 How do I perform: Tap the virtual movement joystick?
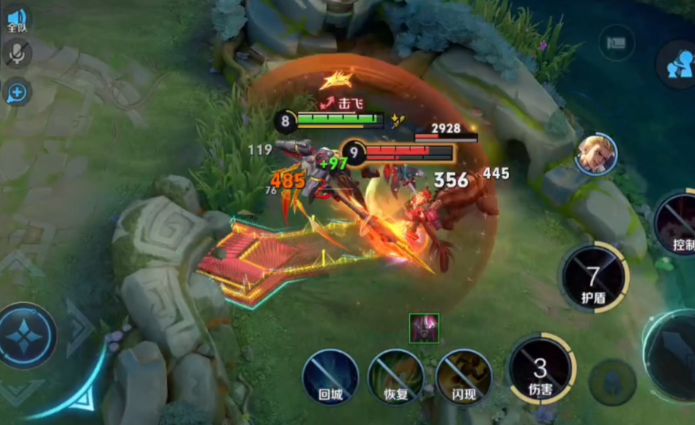click(27, 335)
